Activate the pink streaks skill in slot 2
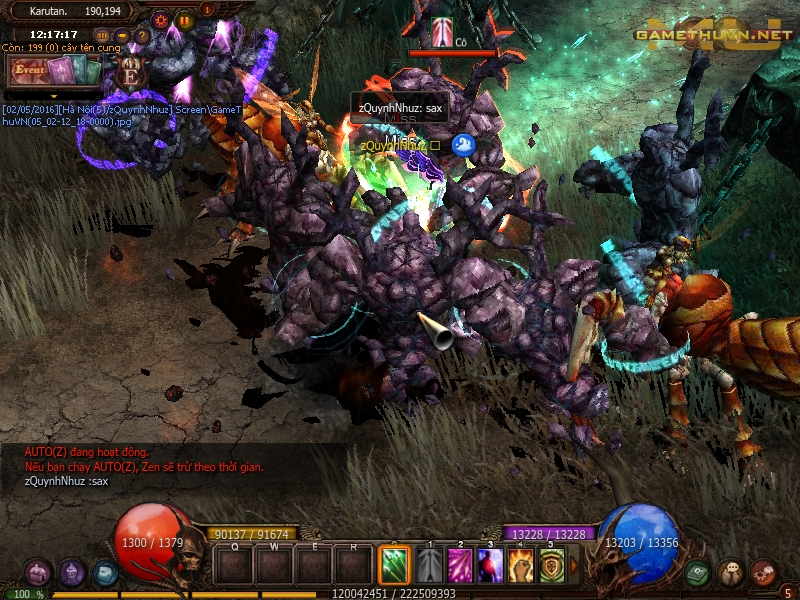The width and height of the screenshot is (800, 600). click(x=460, y=565)
